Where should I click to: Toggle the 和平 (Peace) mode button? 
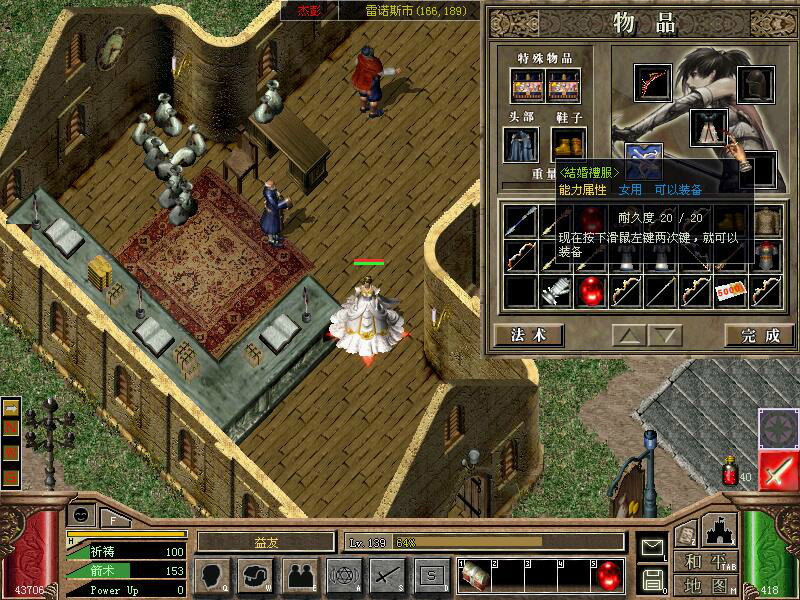[703, 561]
